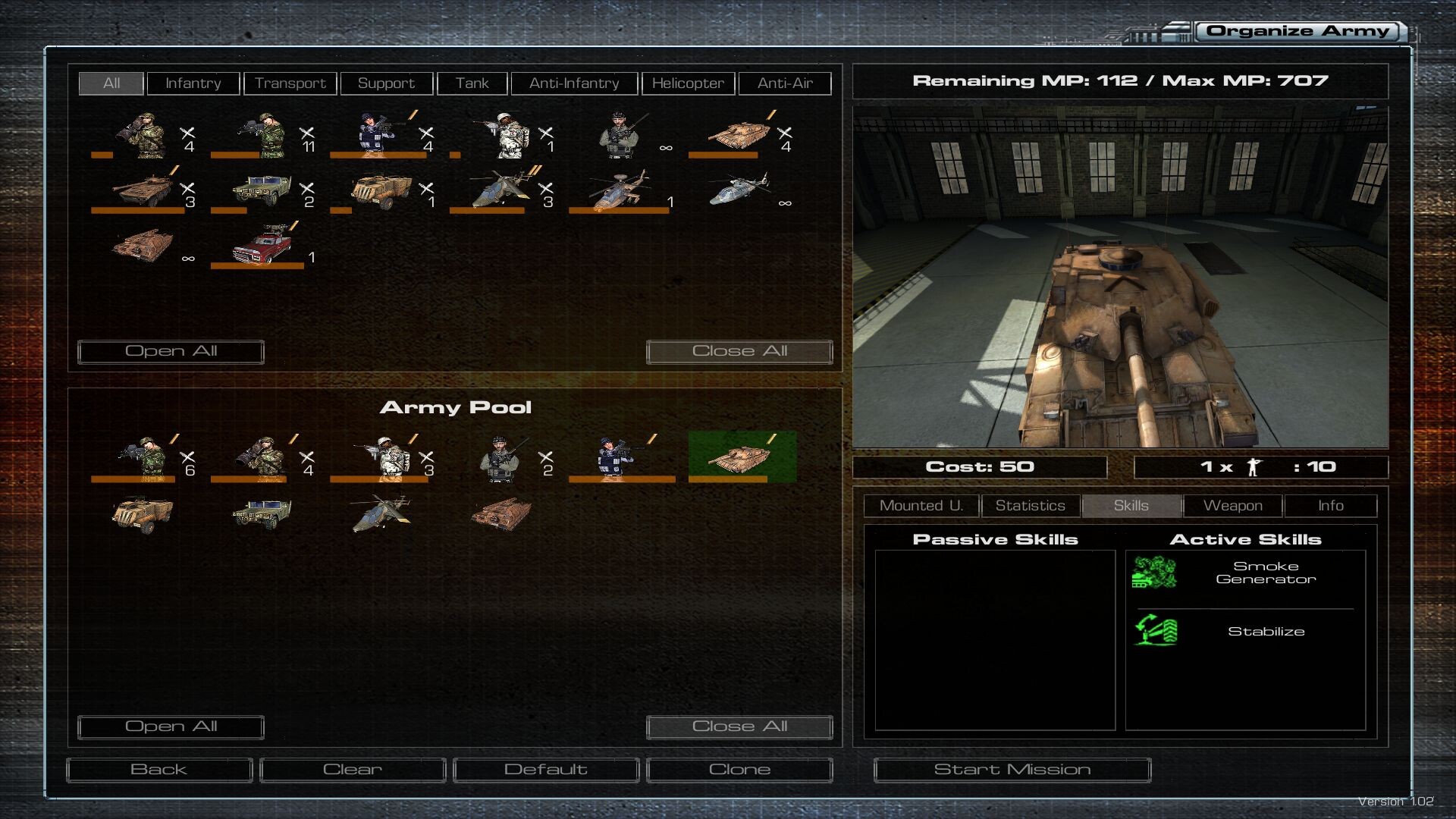
Task: Show Transport units only
Action: (290, 83)
